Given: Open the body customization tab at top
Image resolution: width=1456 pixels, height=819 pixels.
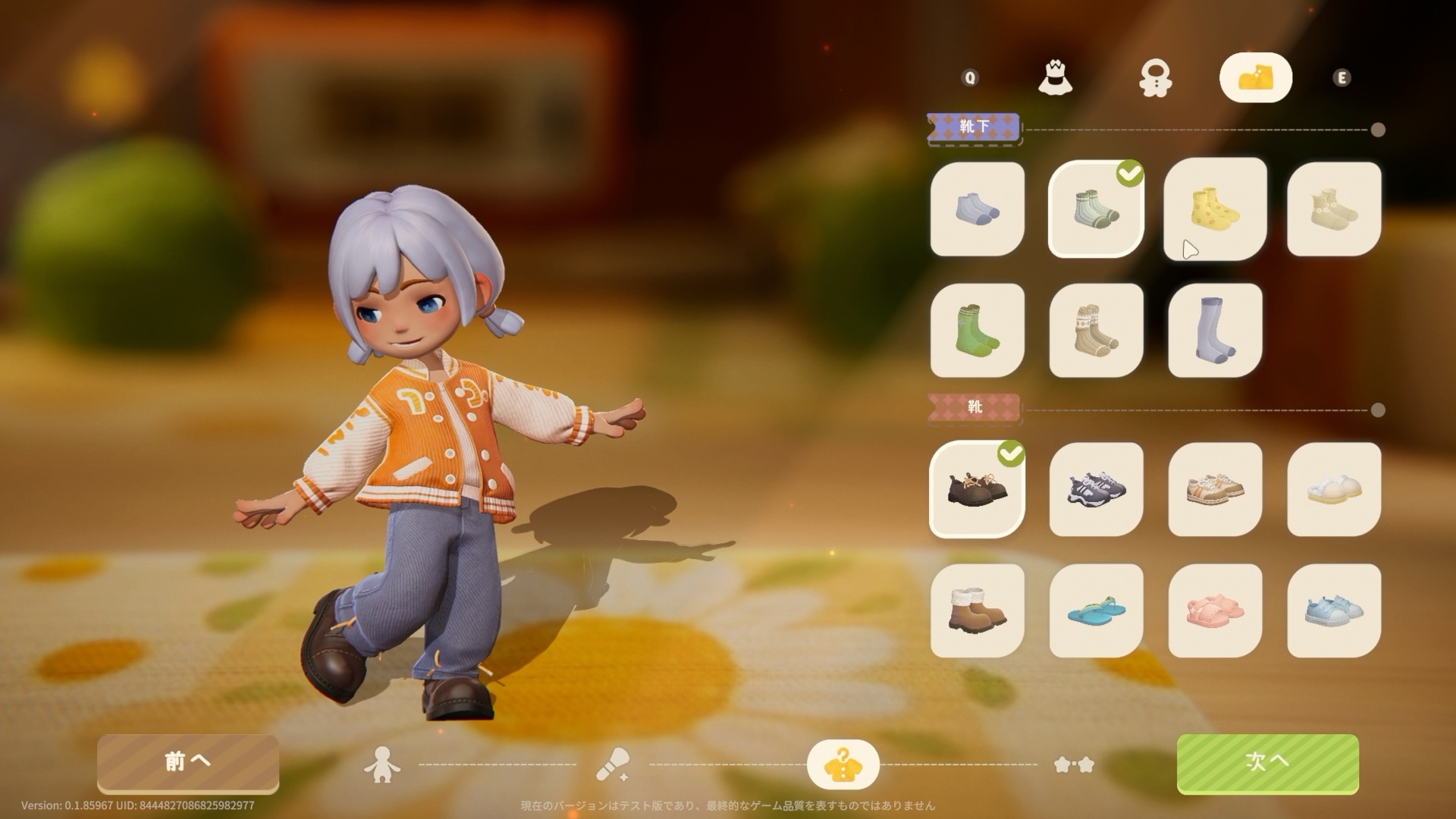Looking at the screenshot, I should [1155, 79].
